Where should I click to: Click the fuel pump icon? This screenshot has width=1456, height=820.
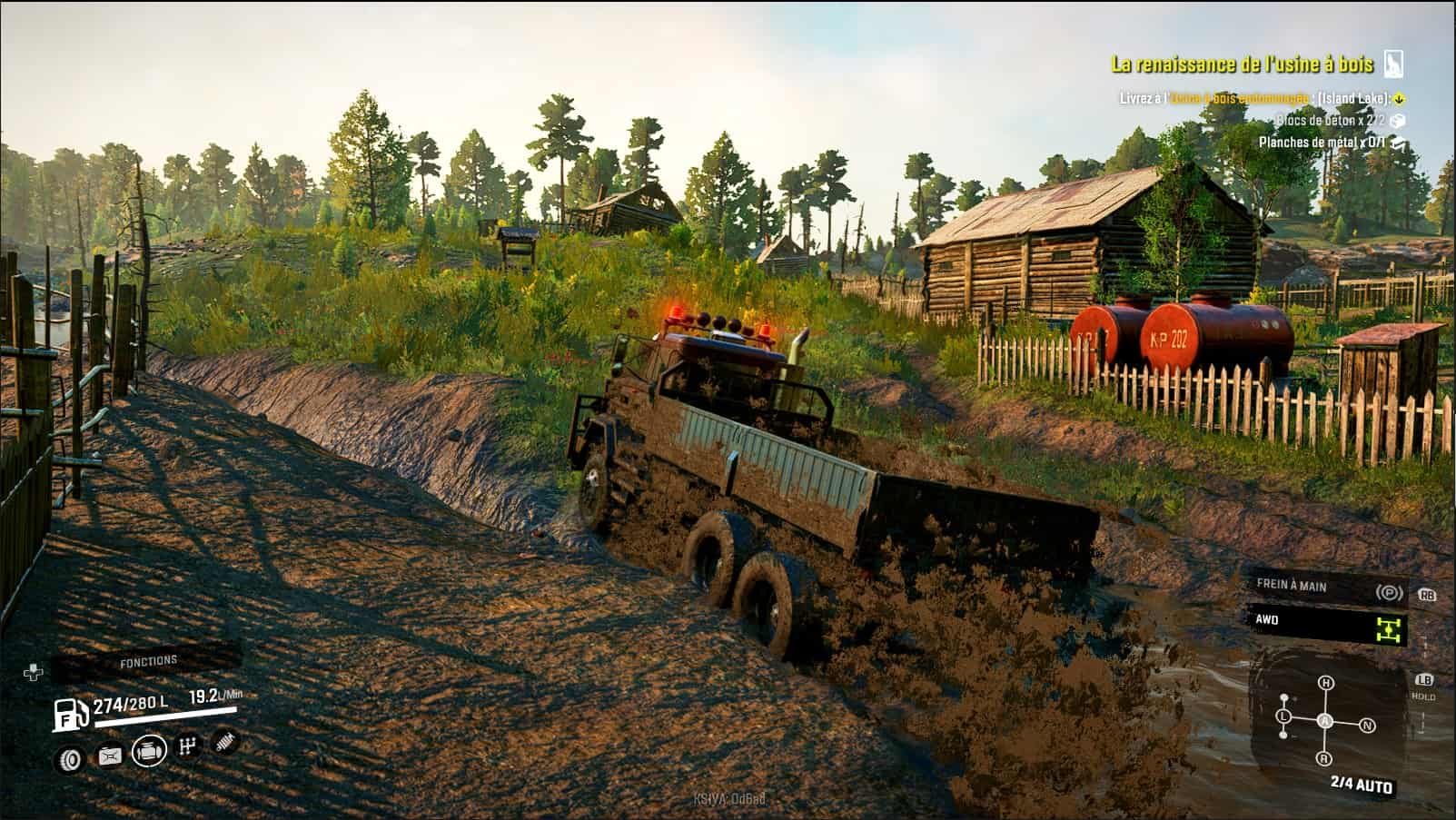coord(70,716)
